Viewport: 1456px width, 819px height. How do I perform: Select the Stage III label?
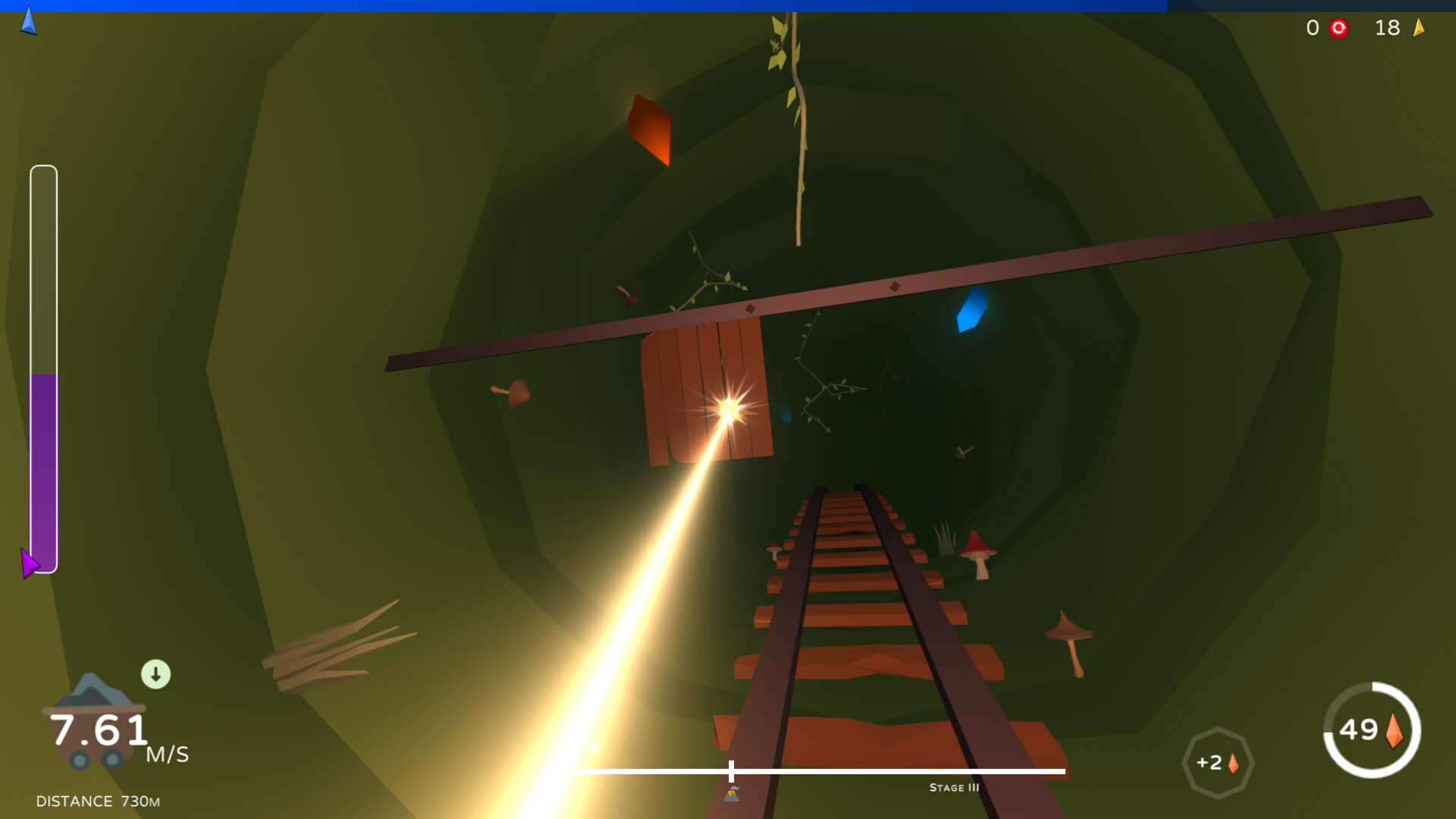pos(953,788)
